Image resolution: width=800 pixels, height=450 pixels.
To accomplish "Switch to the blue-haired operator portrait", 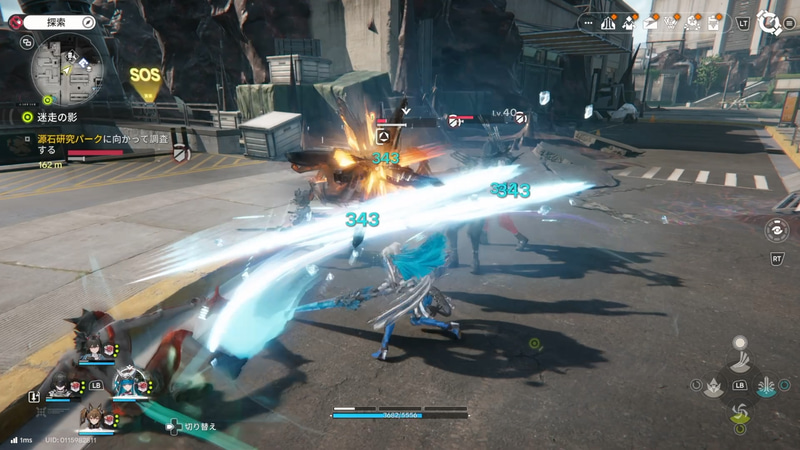I will (x=130, y=383).
